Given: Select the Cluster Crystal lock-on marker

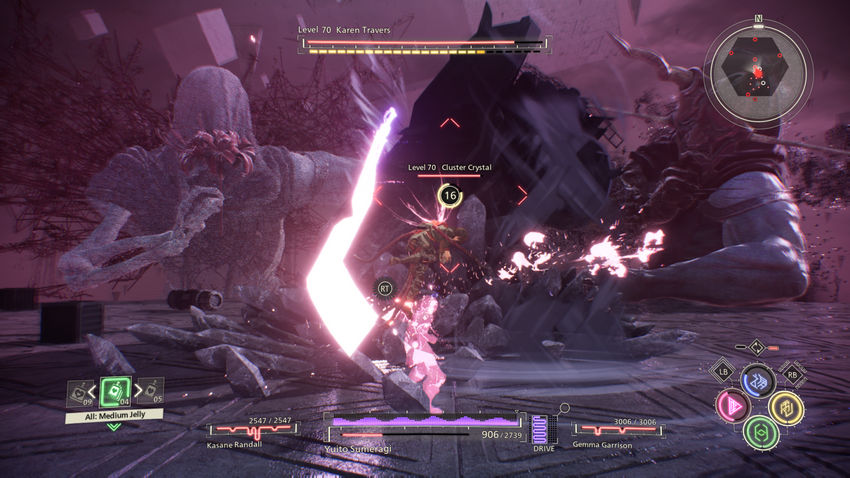Looking at the screenshot, I should [x=450, y=196].
